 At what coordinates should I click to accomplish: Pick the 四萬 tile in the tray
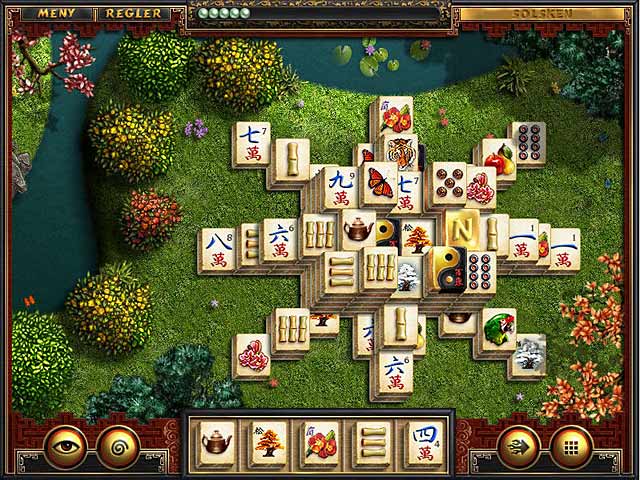pyautogui.click(x=423, y=441)
